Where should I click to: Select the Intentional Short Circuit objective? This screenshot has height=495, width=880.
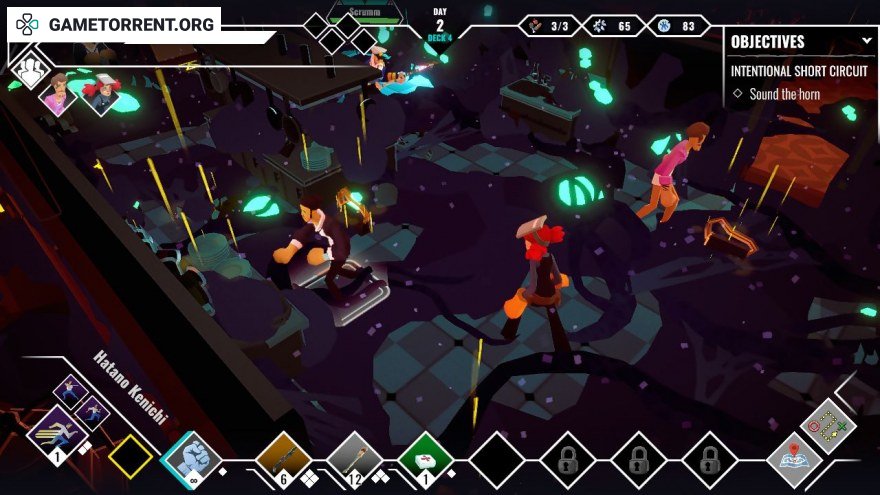[799, 71]
